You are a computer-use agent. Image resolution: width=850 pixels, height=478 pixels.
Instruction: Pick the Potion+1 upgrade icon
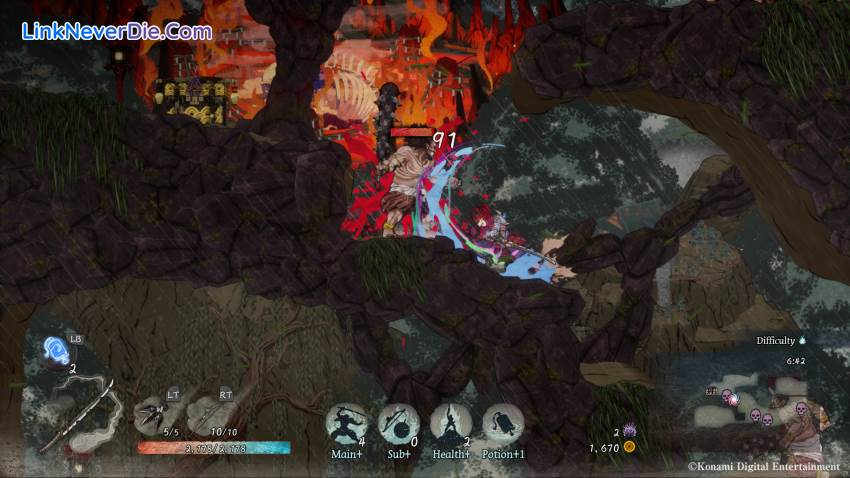click(503, 423)
